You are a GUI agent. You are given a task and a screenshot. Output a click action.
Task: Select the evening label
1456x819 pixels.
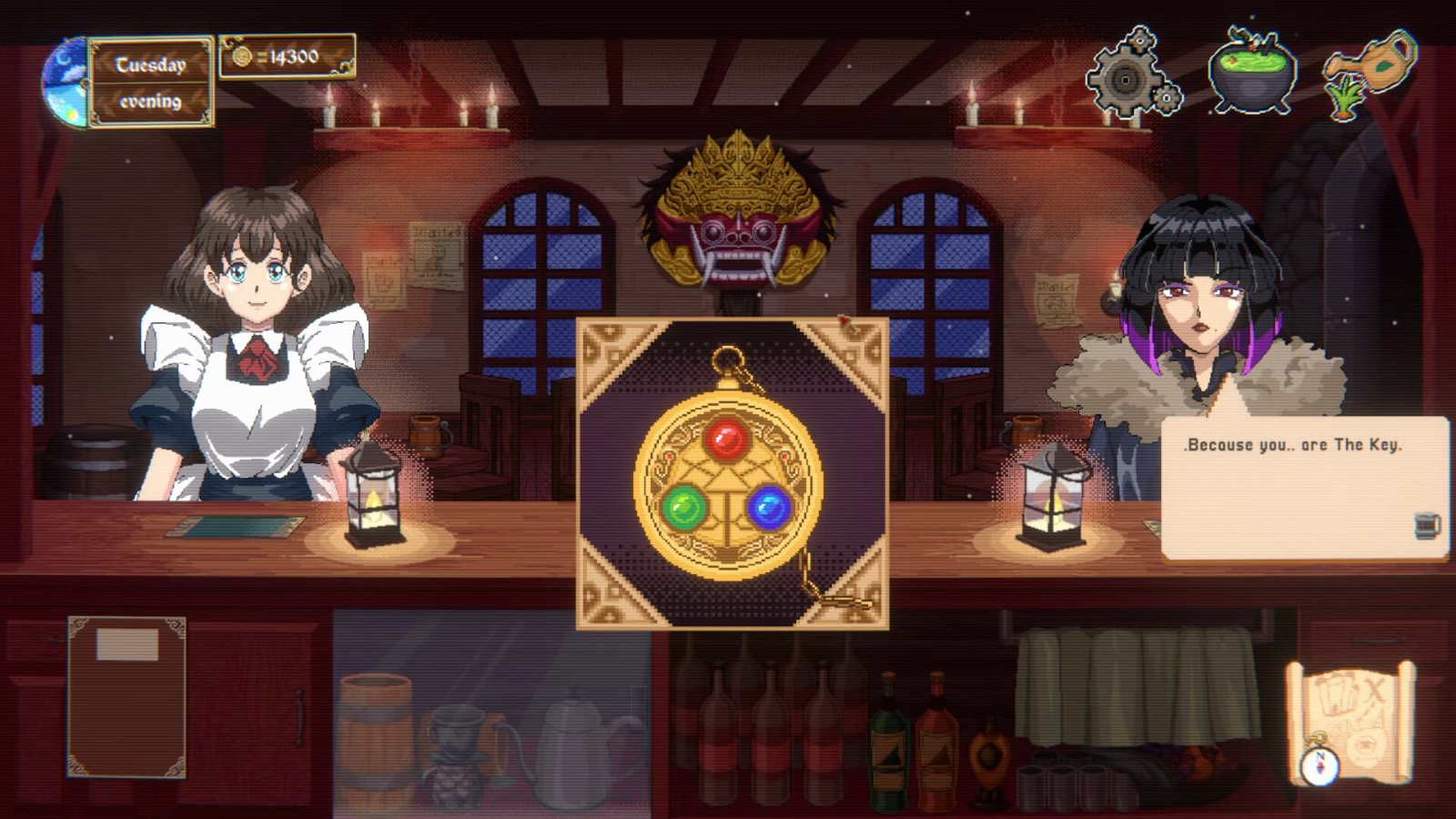pyautogui.click(x=150, y=100)
